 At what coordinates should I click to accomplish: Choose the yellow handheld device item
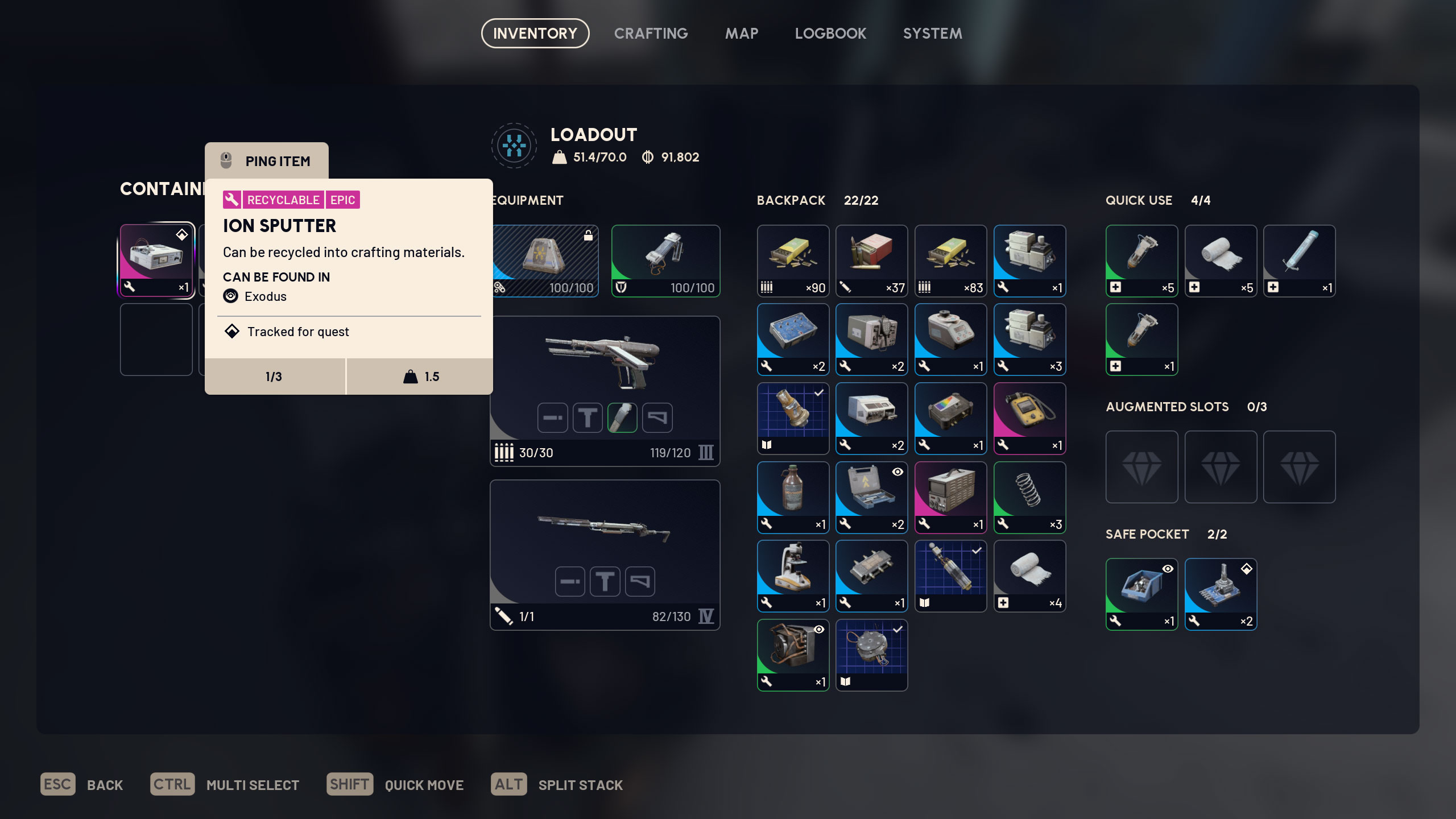1029,418
